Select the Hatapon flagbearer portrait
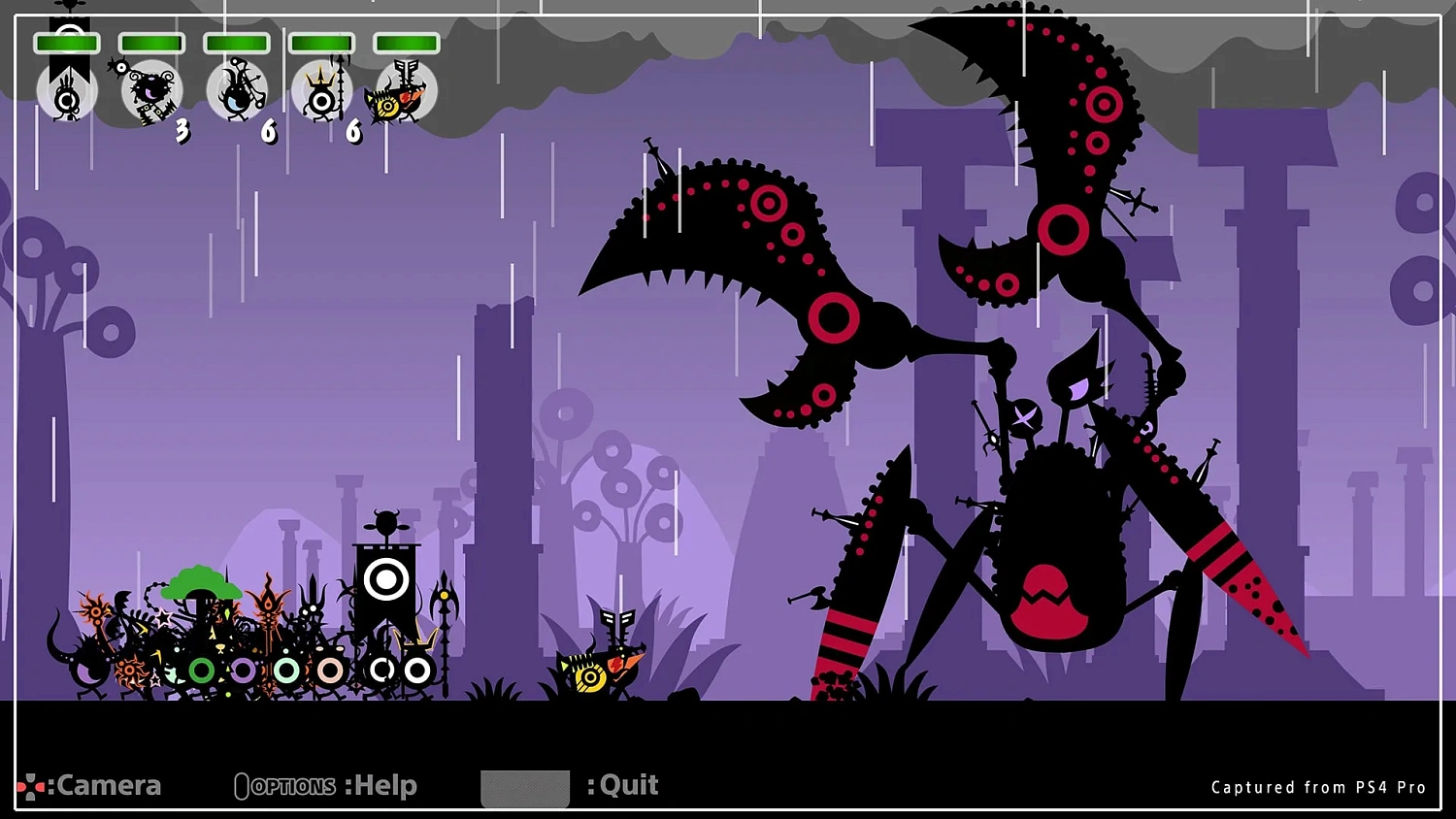 (66, 92)
